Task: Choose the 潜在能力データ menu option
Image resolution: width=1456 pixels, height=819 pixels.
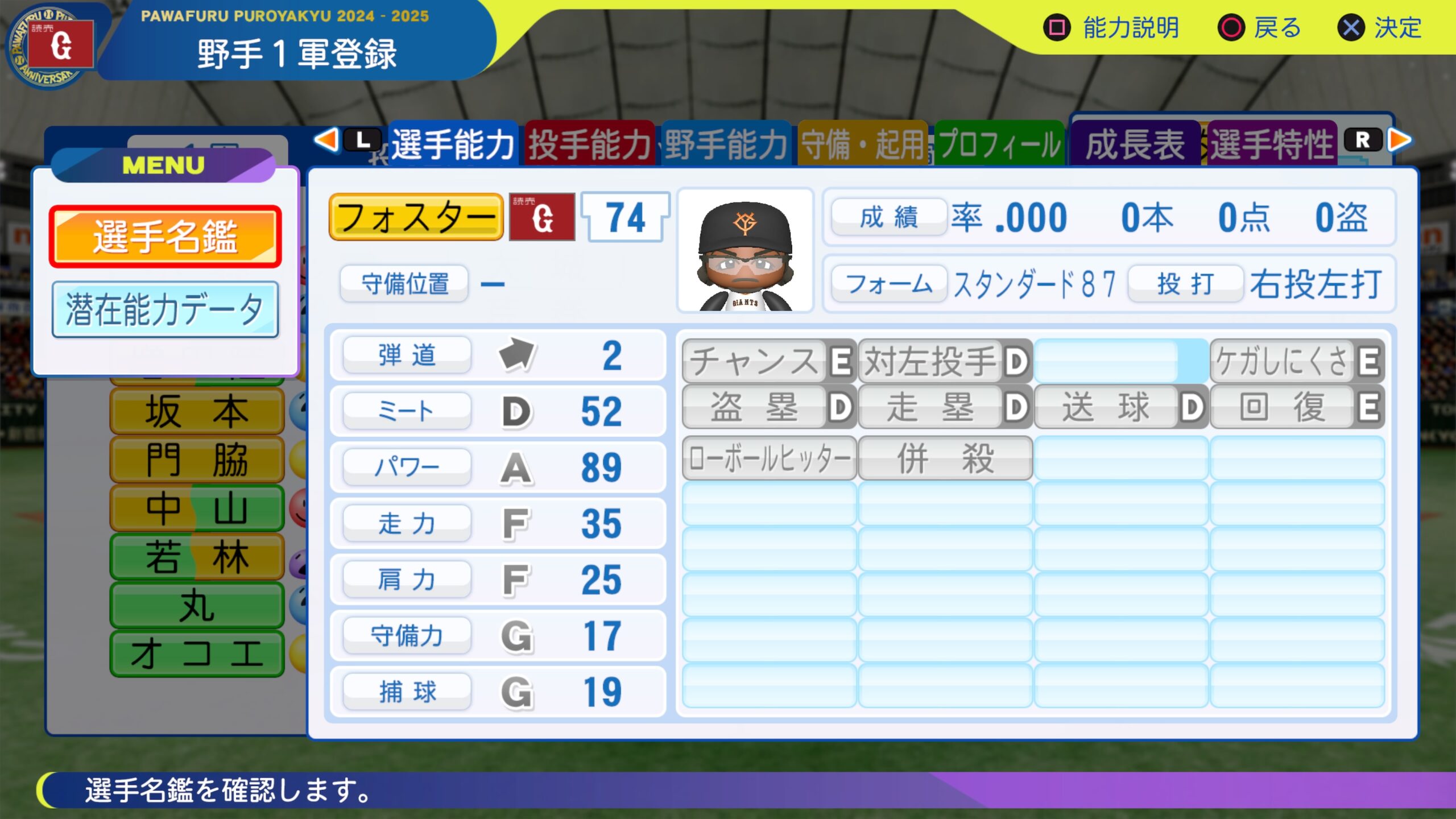Action: [x=165, y=310]
